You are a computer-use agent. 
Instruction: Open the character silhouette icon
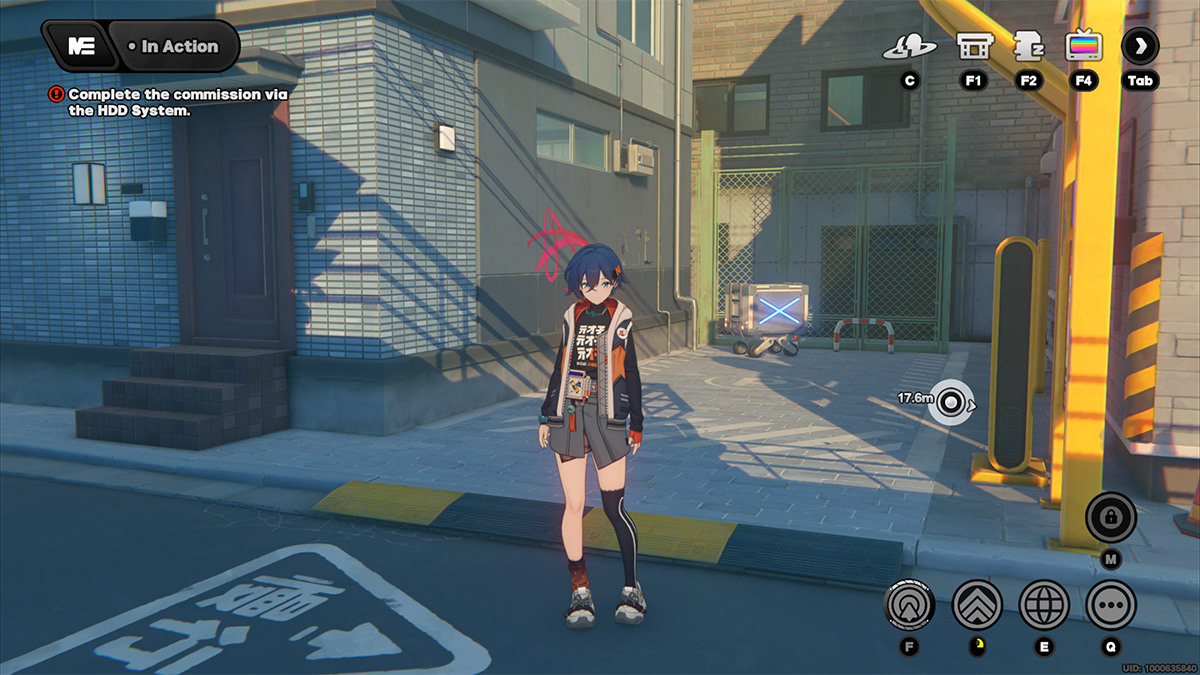[x=909, y=46]
